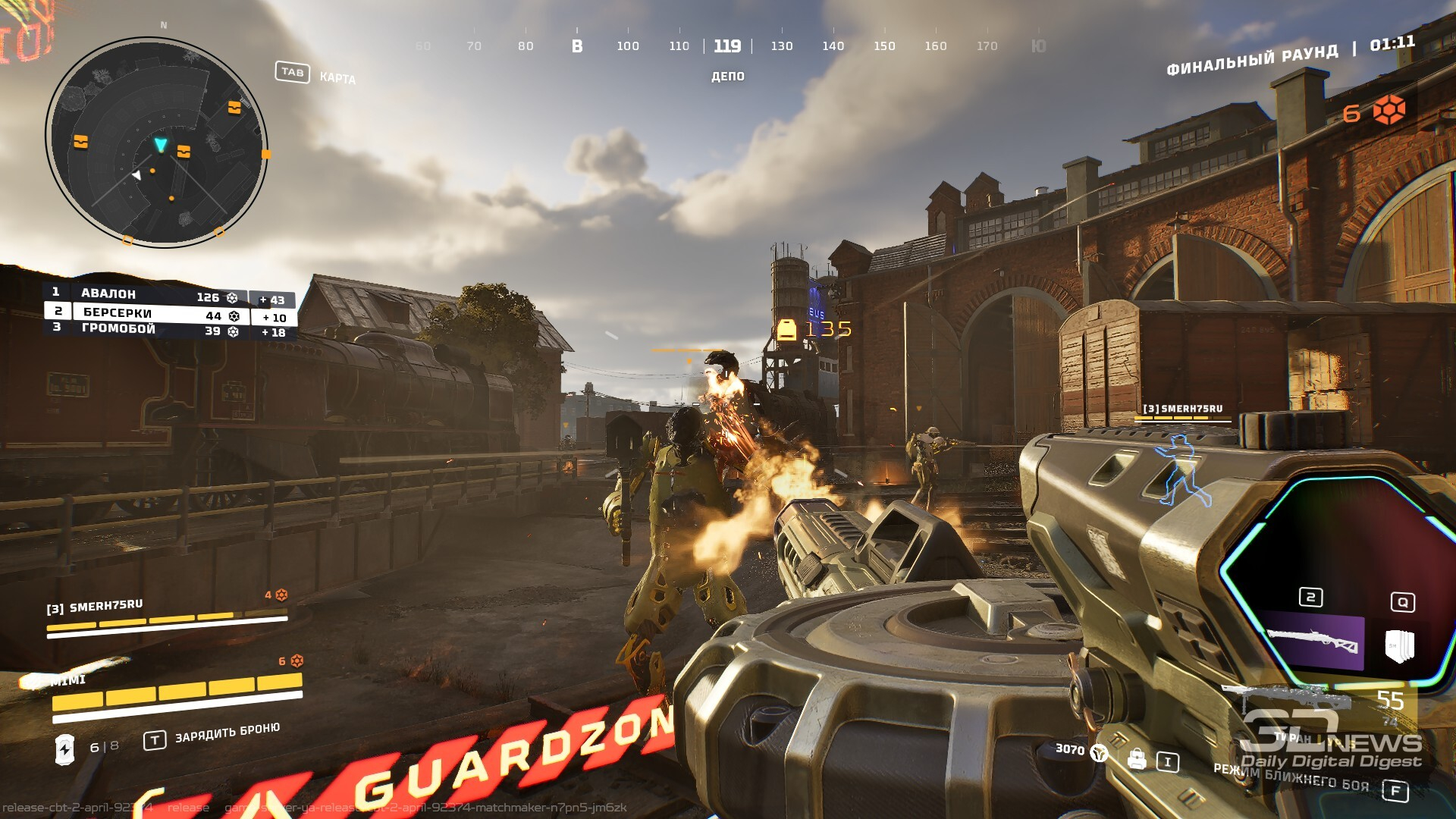Switch to the secondary rifle weapon slot
Viewport: 1456px width, 819px height.
click(x=1314, y=642)
